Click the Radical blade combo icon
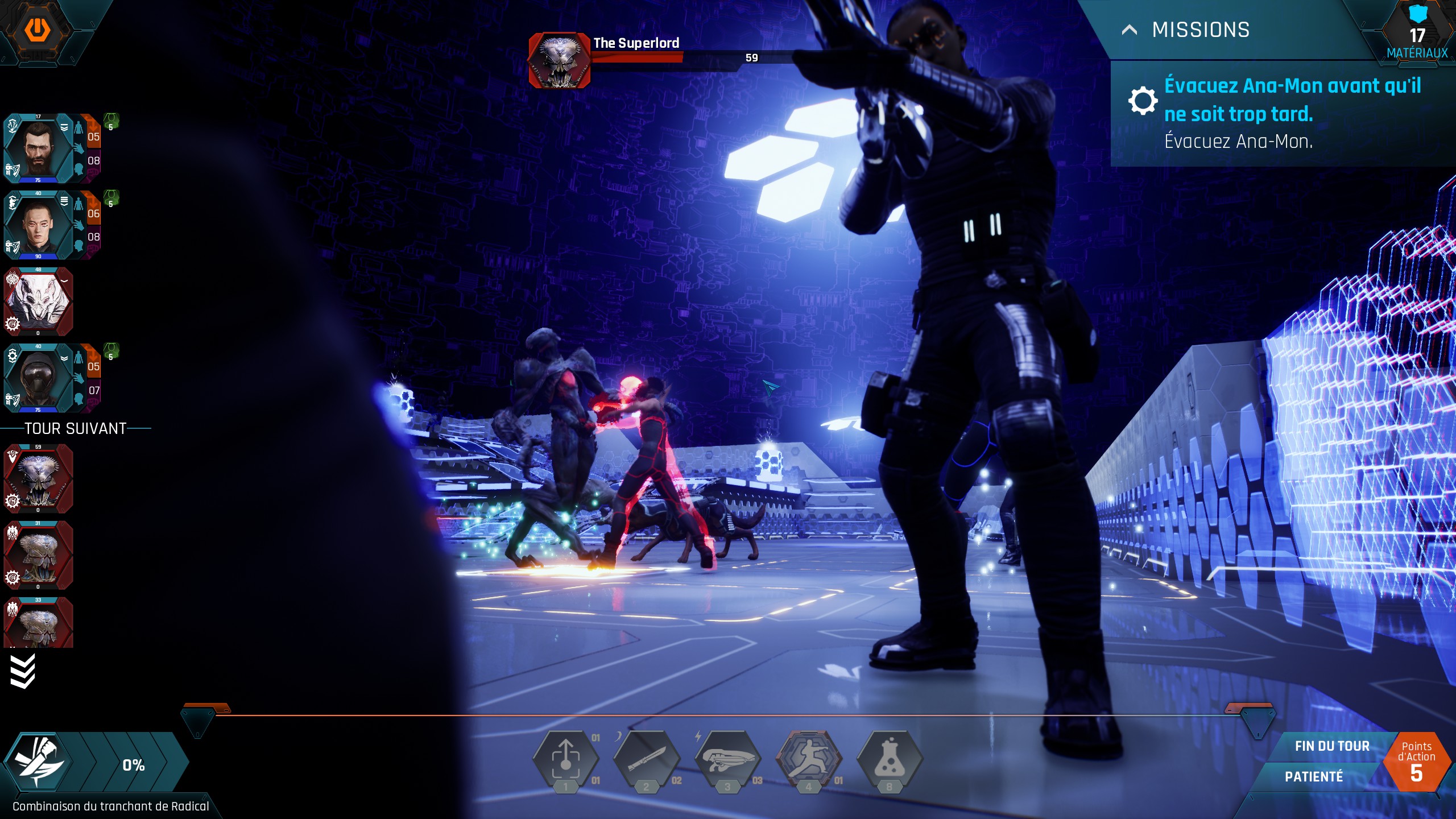 [x=39, y=762]
